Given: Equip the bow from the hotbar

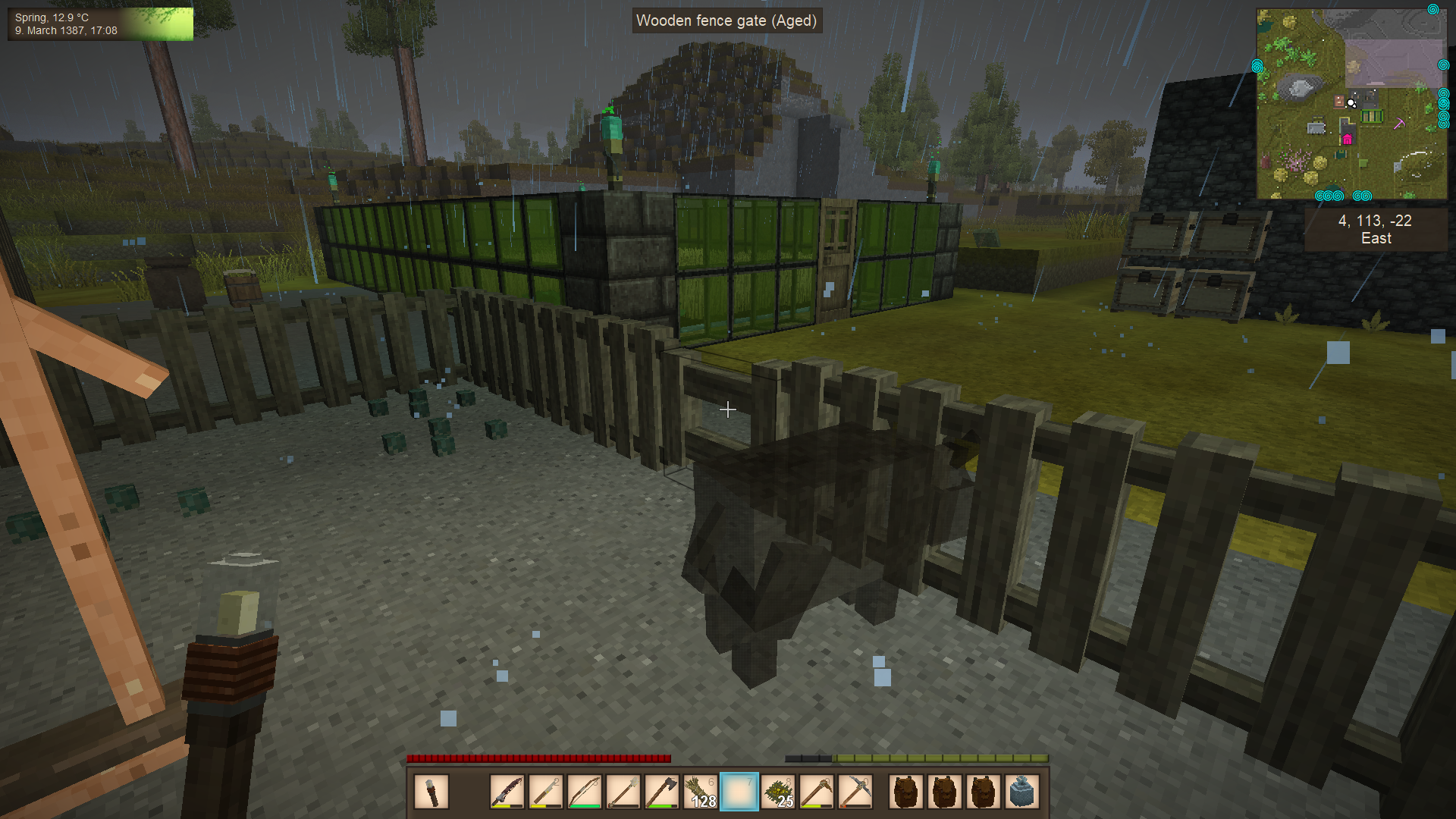Looking at the screenshot, I should [585, 792].
